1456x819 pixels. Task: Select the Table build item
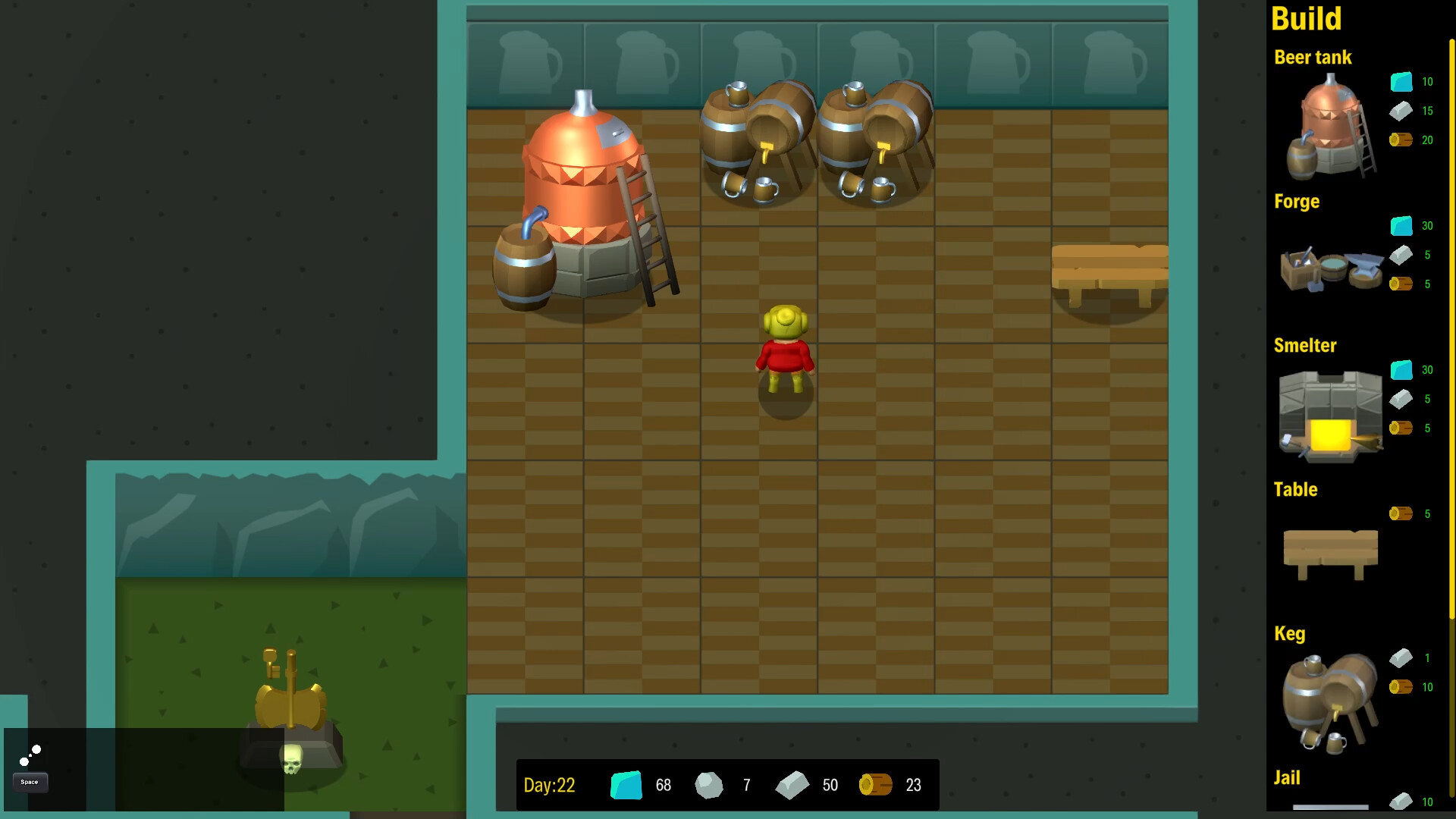1329,554
